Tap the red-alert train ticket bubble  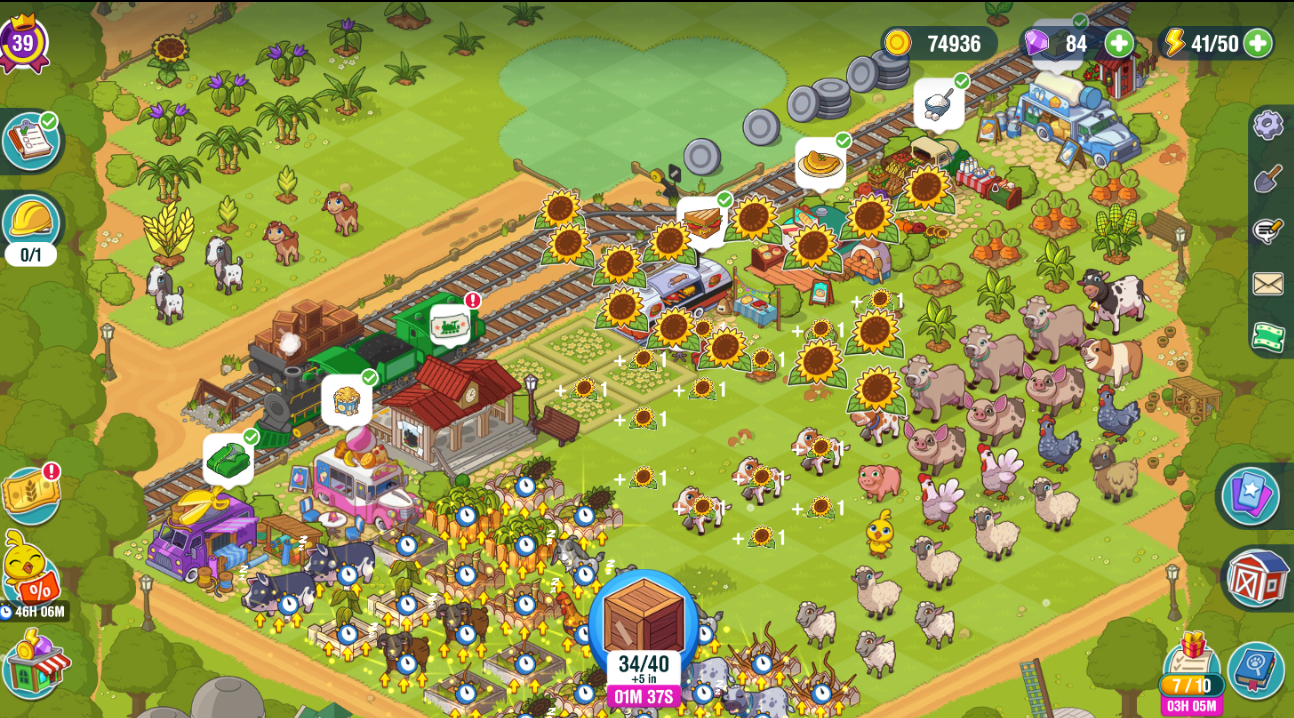(x=450, y=325)
